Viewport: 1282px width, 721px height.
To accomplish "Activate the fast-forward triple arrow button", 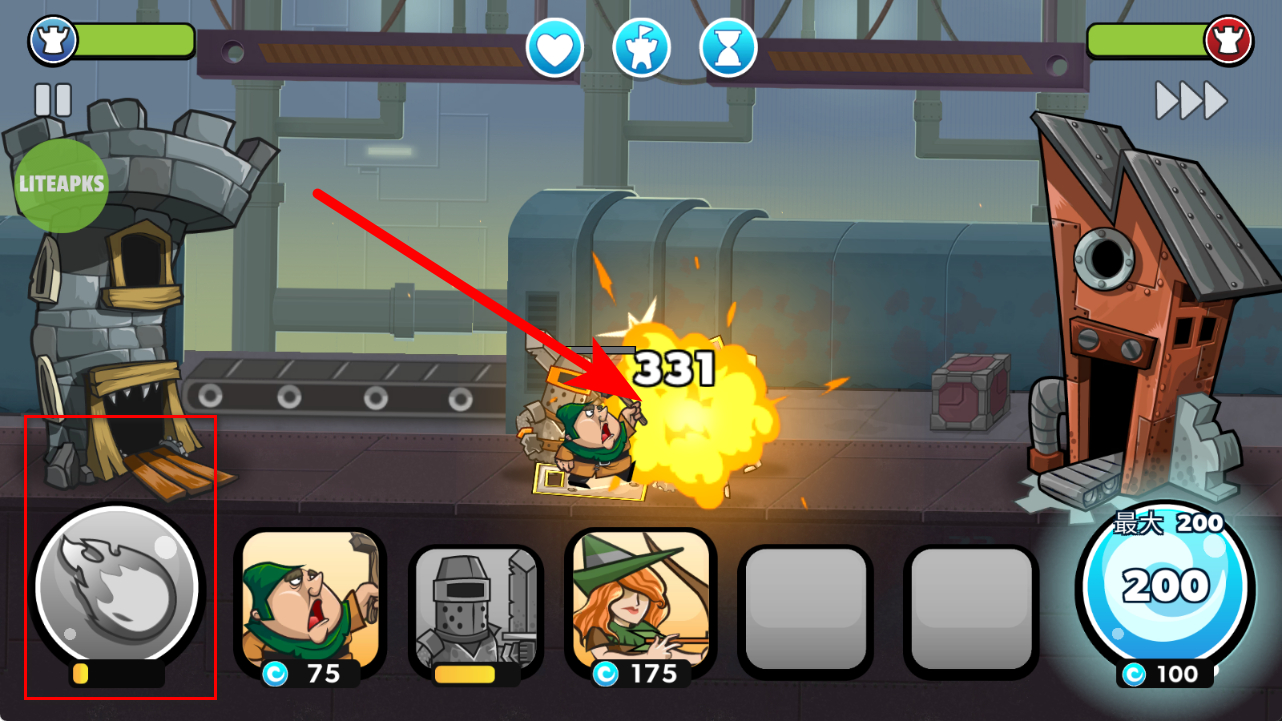I will click(x=1190, y=100).
